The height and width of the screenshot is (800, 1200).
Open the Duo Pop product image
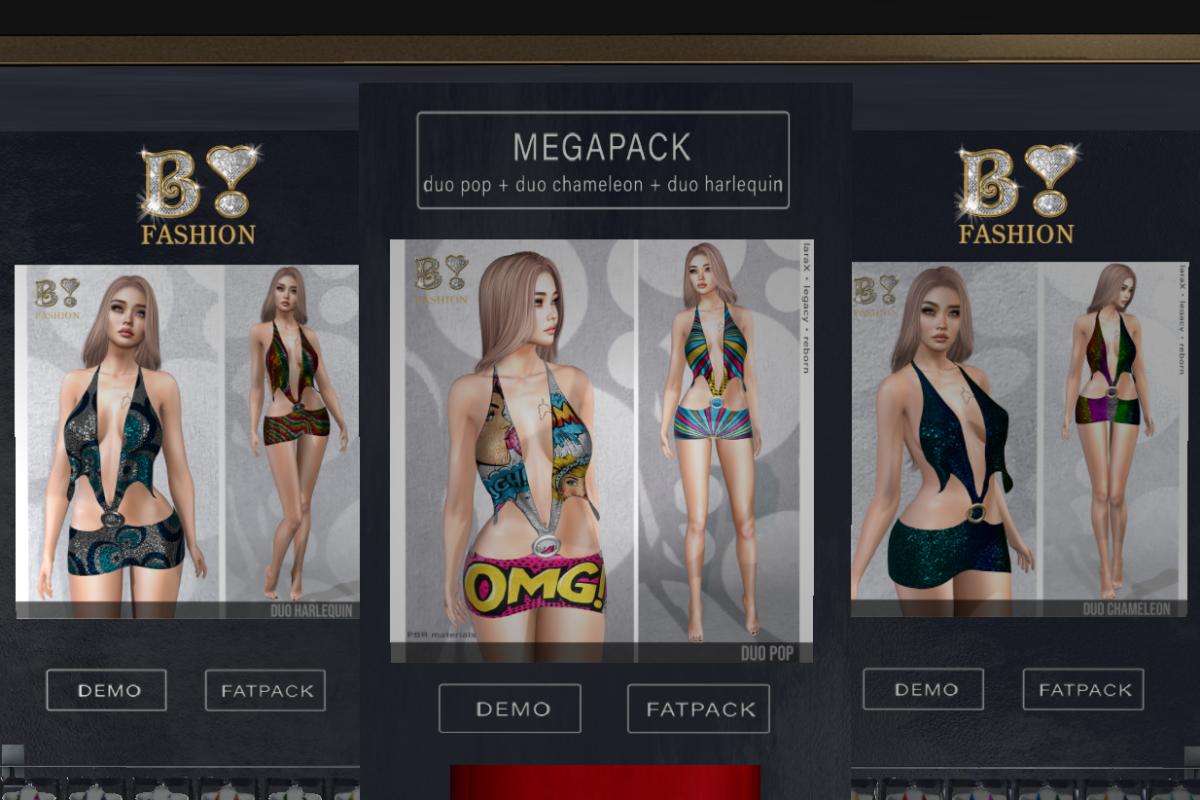601,451
